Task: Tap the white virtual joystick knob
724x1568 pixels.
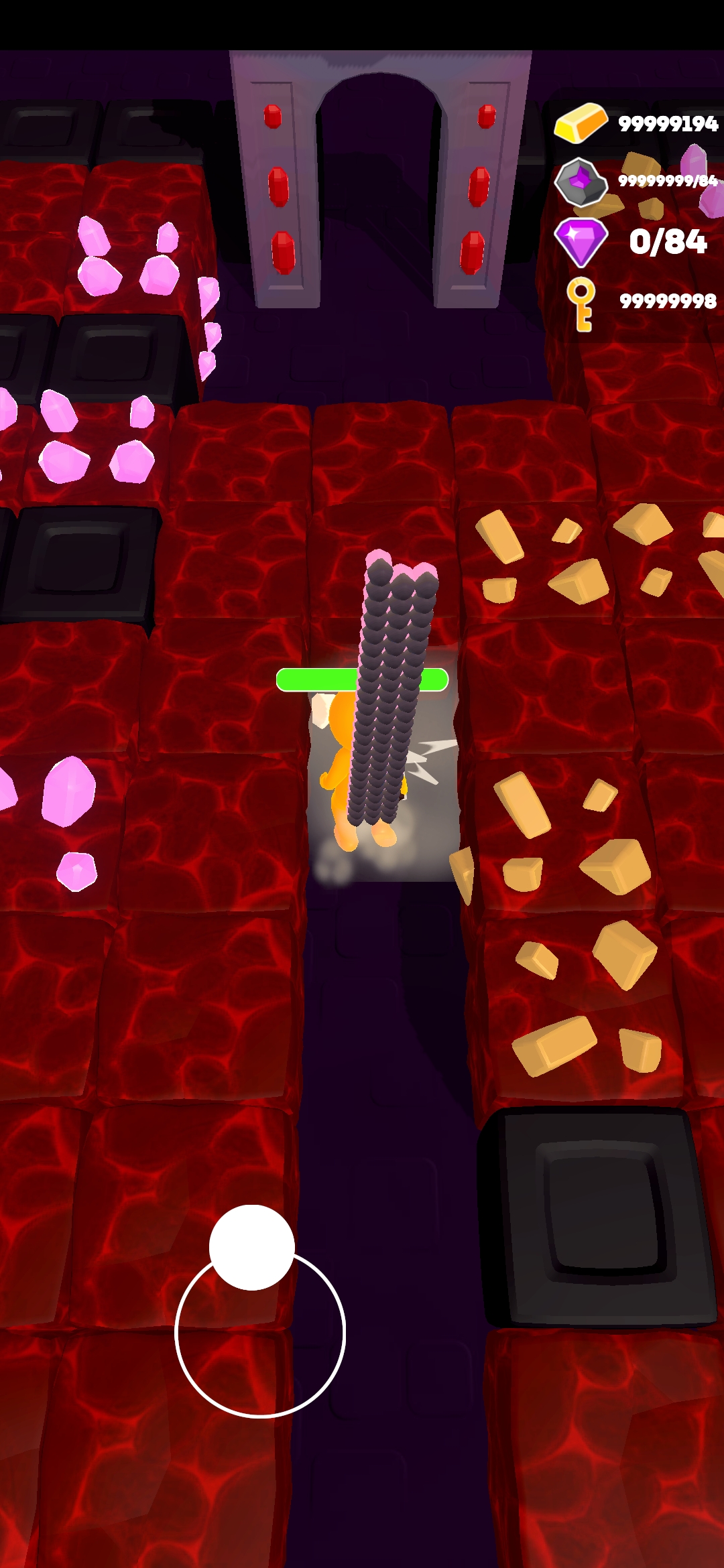Action: [252, 1247]
